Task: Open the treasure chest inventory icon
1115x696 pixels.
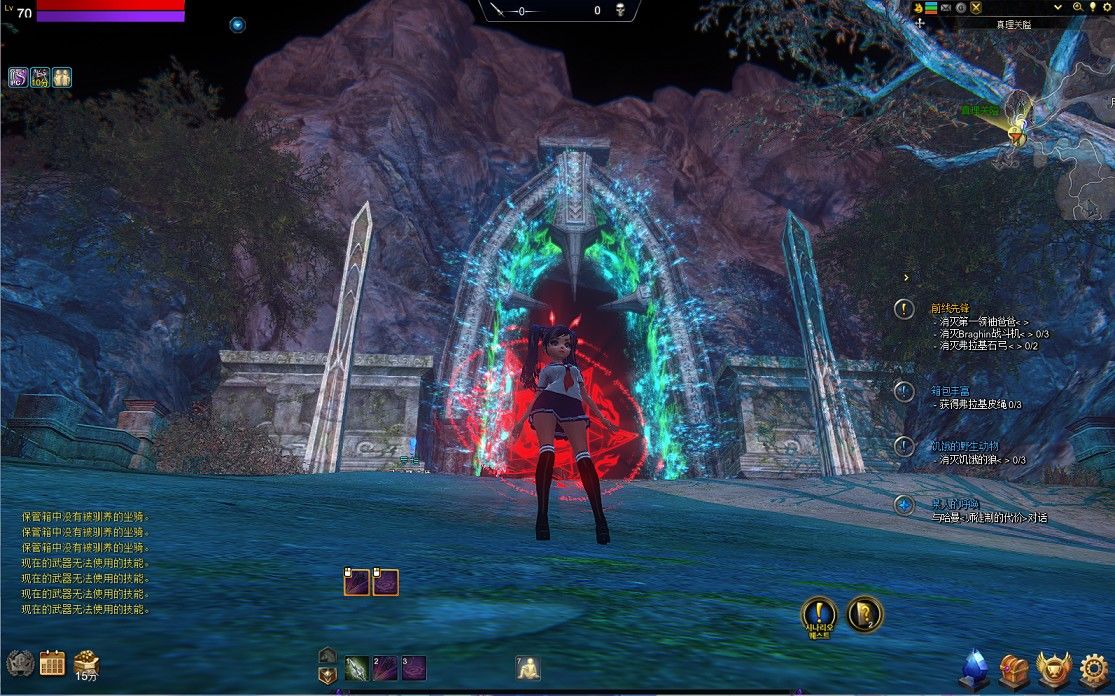Action: (1014, 668)
